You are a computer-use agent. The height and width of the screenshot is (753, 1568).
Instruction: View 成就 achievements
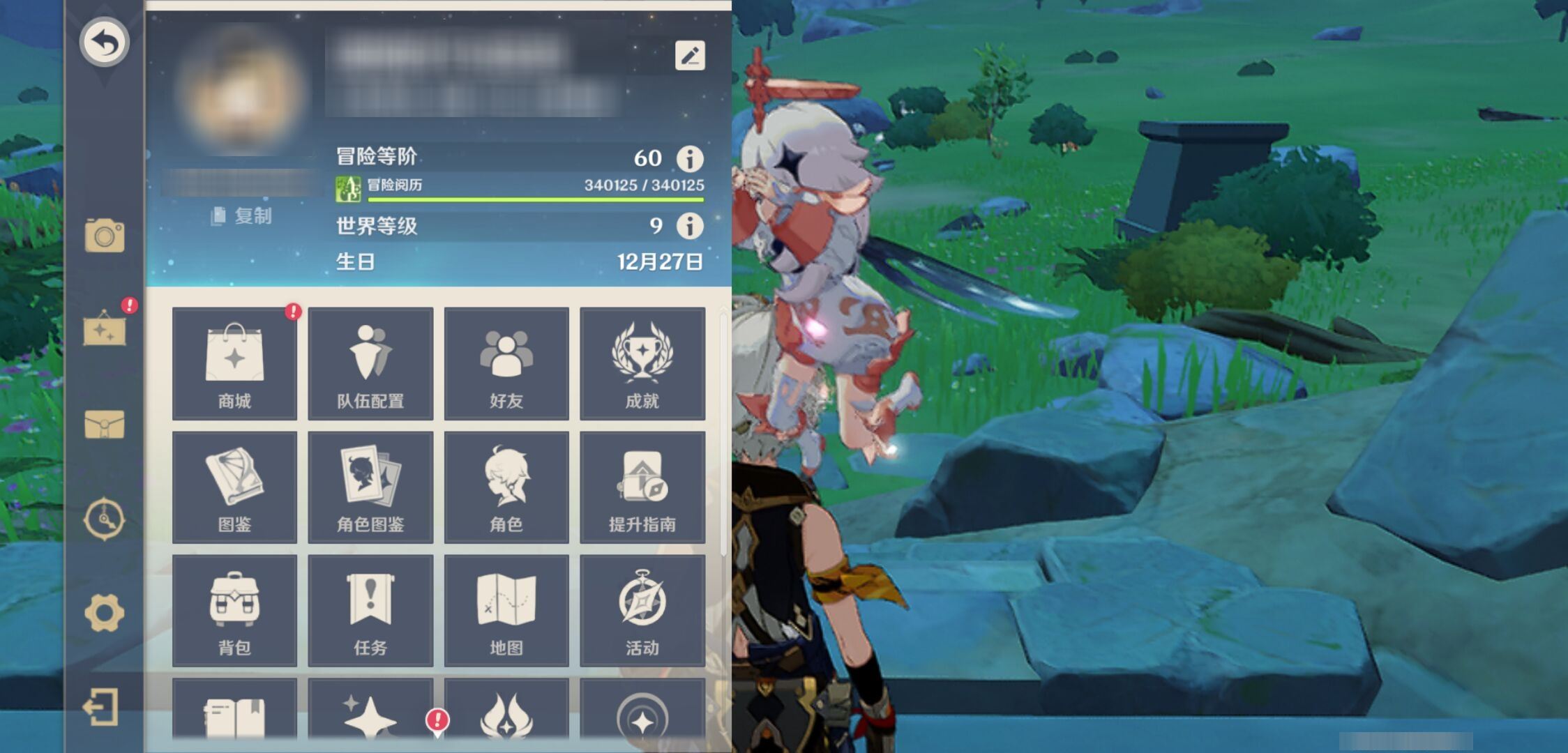click(642, 363)
